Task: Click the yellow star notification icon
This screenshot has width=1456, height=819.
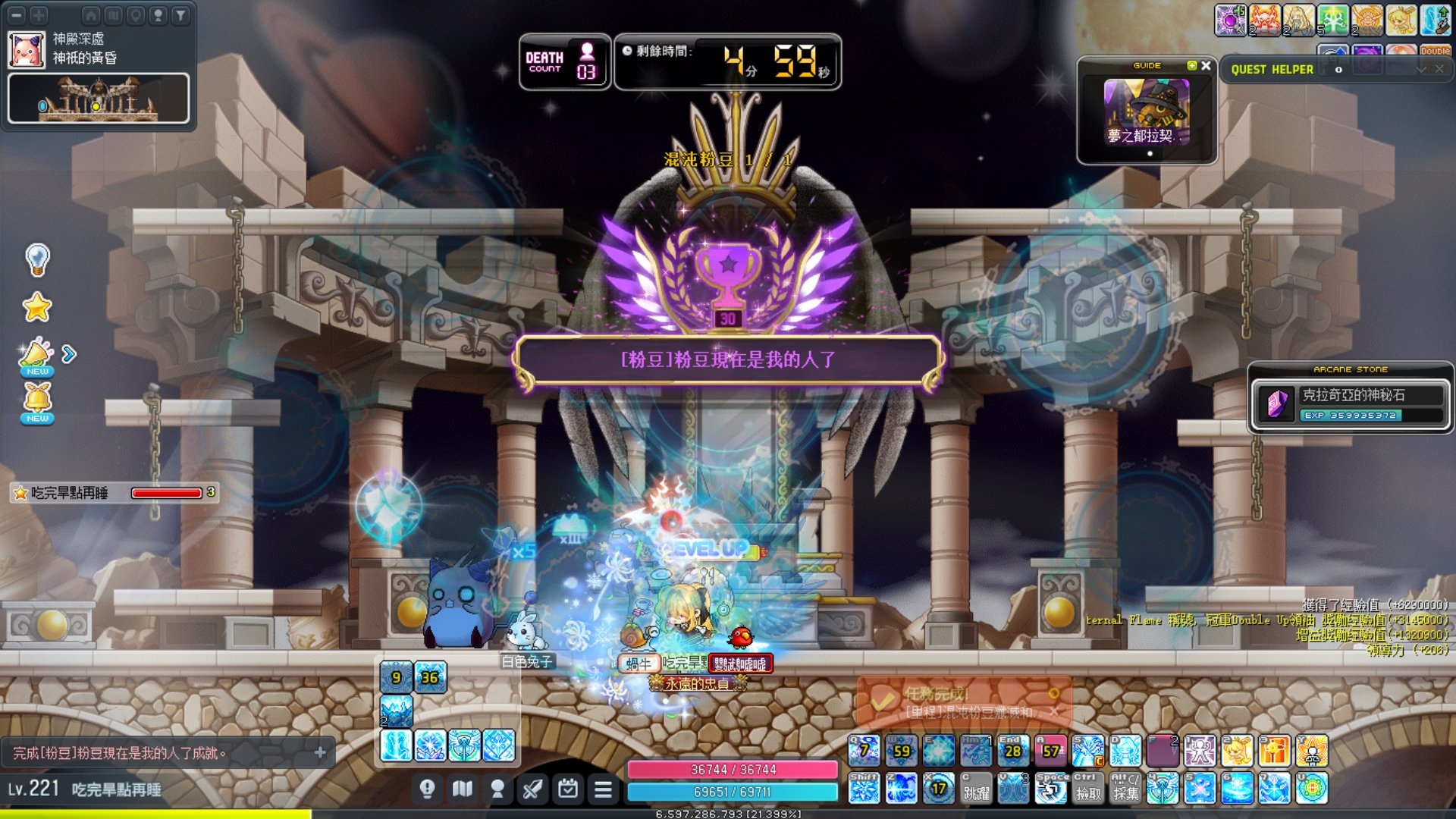Action: 37,307
